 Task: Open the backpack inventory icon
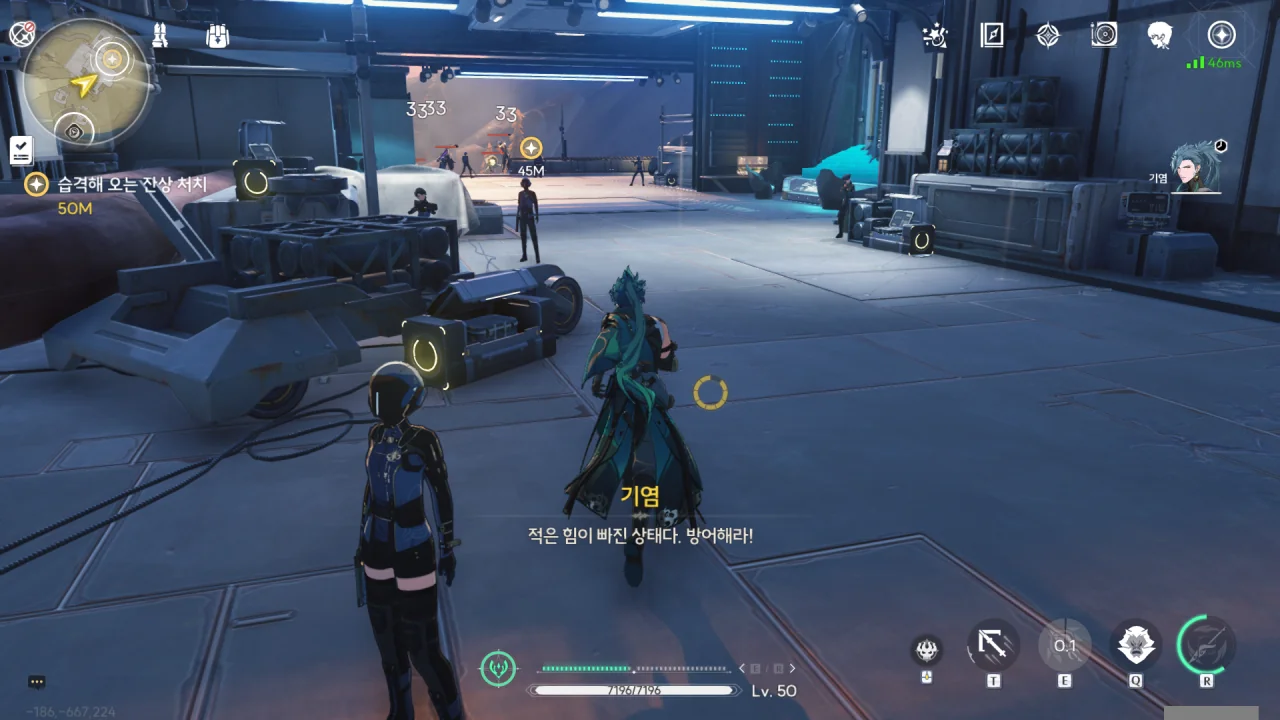(217, 36)
